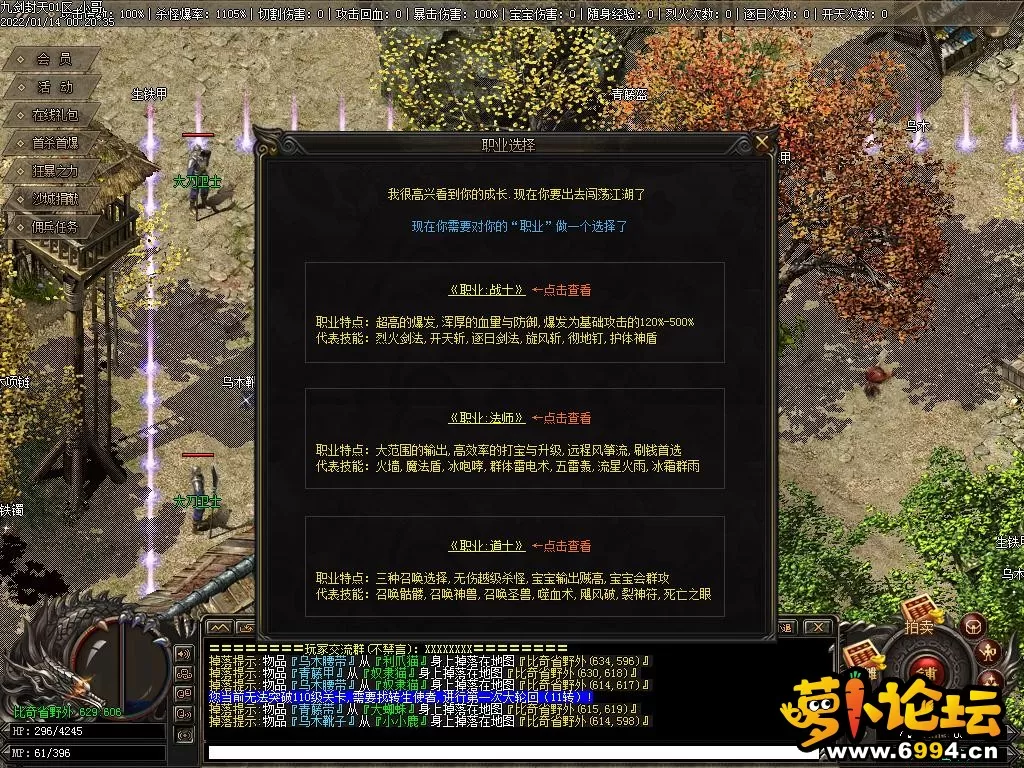
Task: Choose the 《职业:战士》 warrior class link
Action: coord(487,290)
